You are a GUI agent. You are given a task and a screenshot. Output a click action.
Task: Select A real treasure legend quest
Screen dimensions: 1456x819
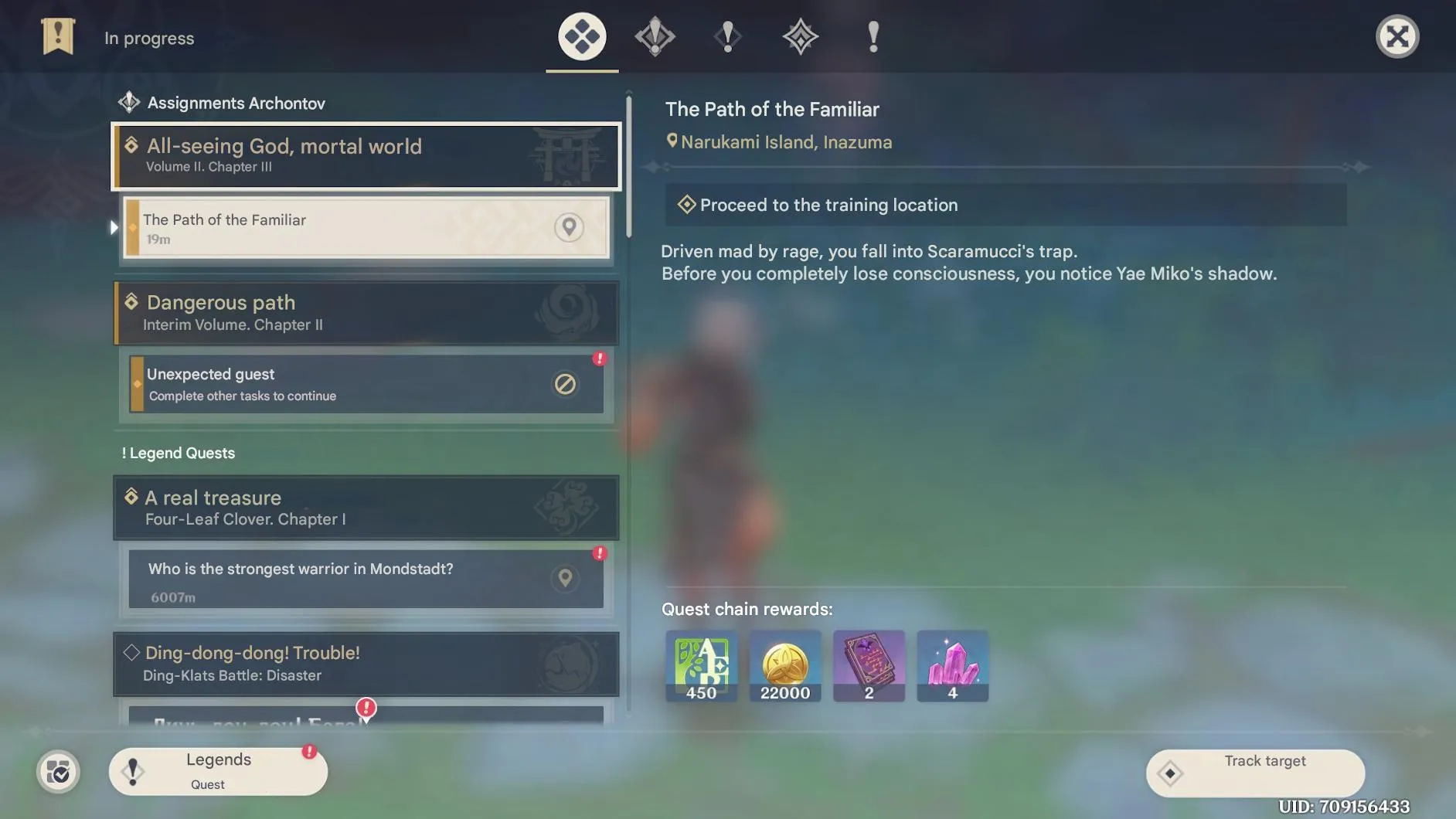[x=366, y=507]
